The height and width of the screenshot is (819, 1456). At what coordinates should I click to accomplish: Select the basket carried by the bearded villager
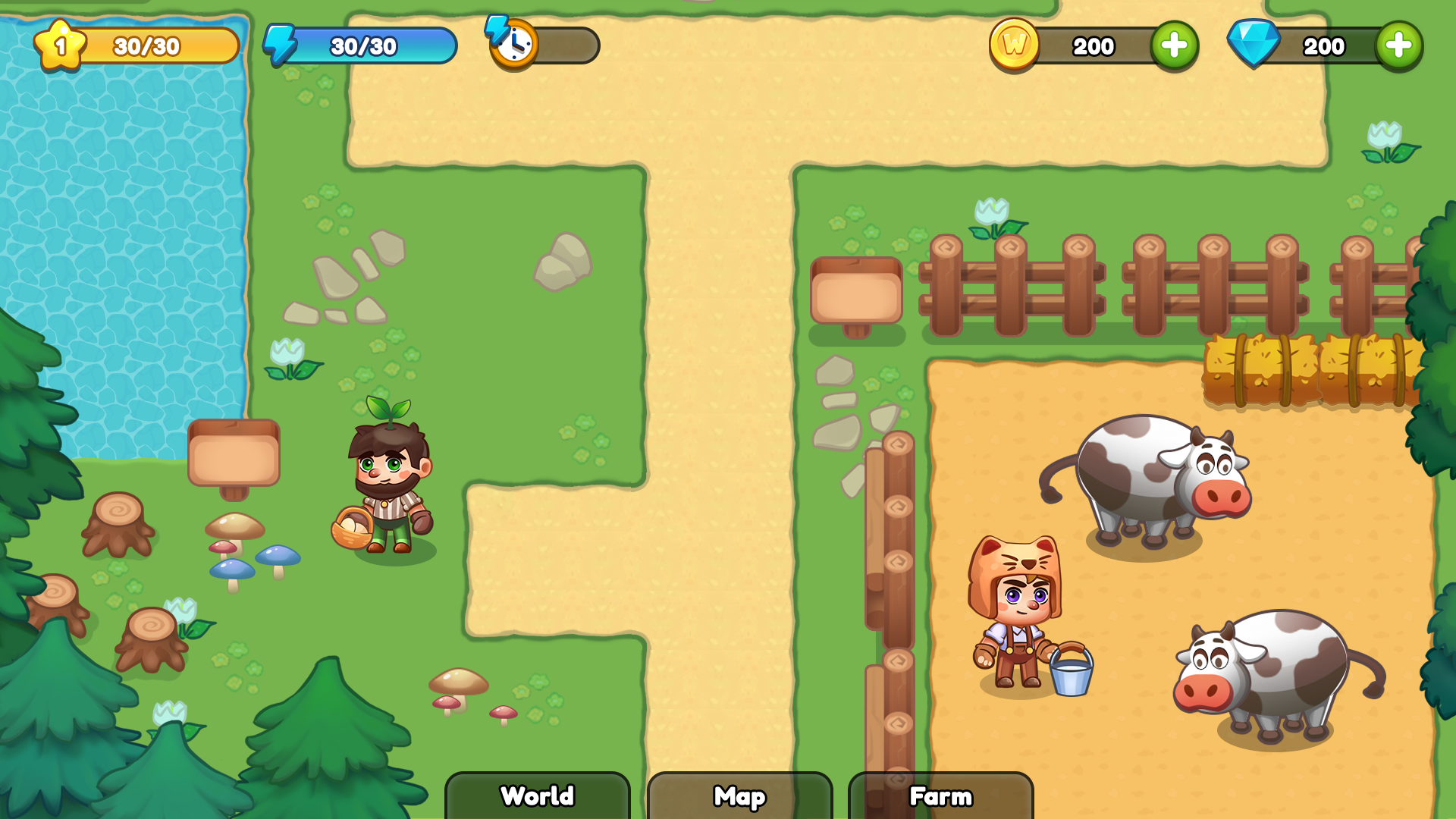pyautogui.click(x=350, y=527)
